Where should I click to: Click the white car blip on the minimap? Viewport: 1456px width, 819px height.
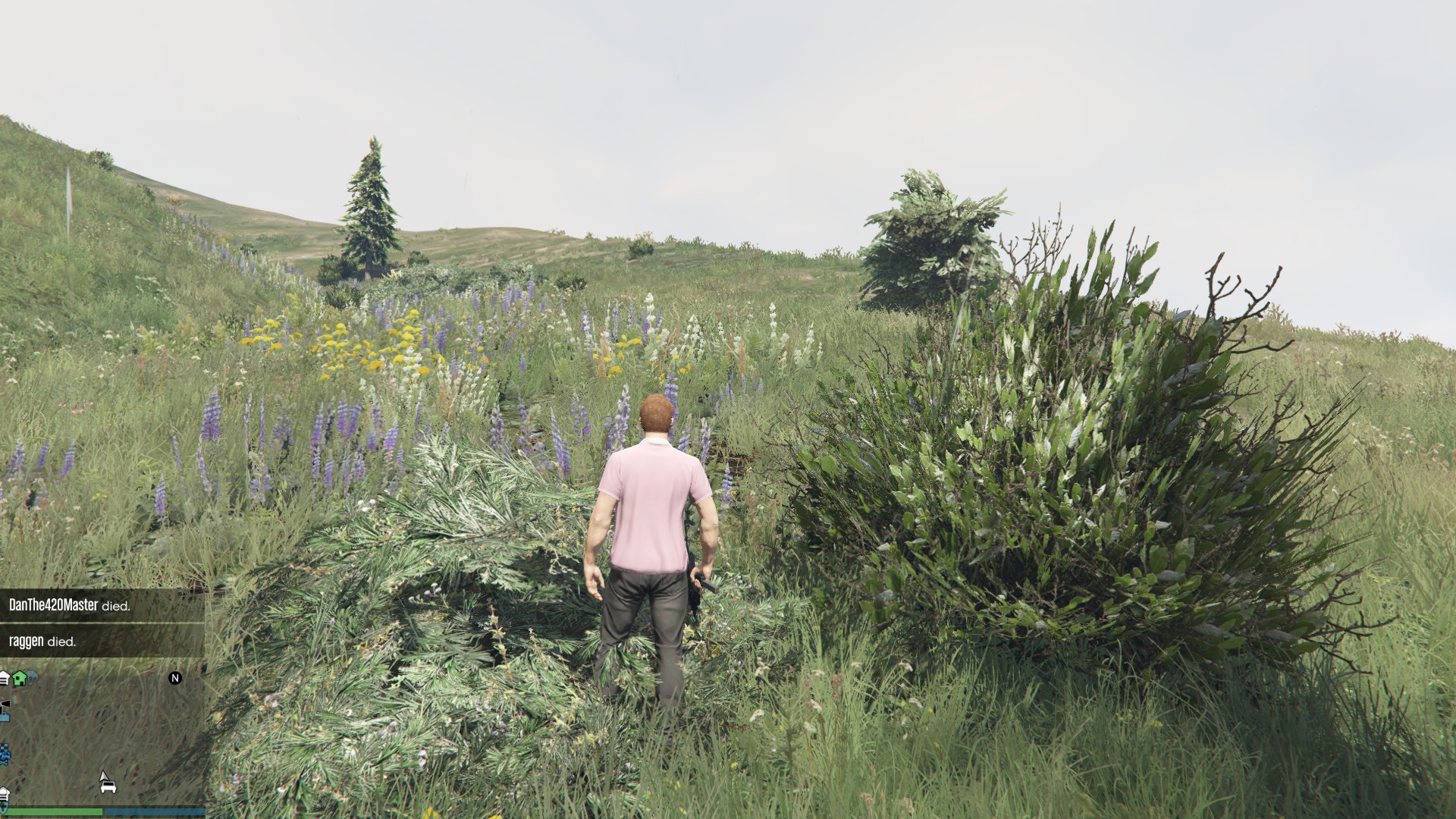(108, 788)
